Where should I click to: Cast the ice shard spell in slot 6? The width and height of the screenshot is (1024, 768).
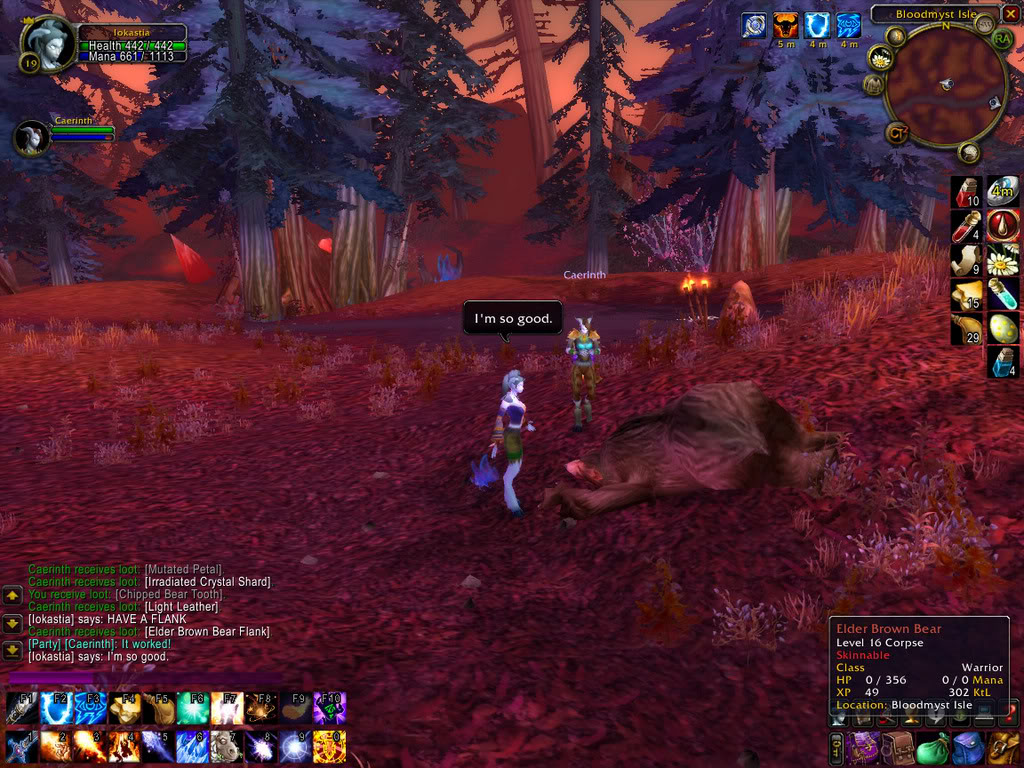[193, 746]
